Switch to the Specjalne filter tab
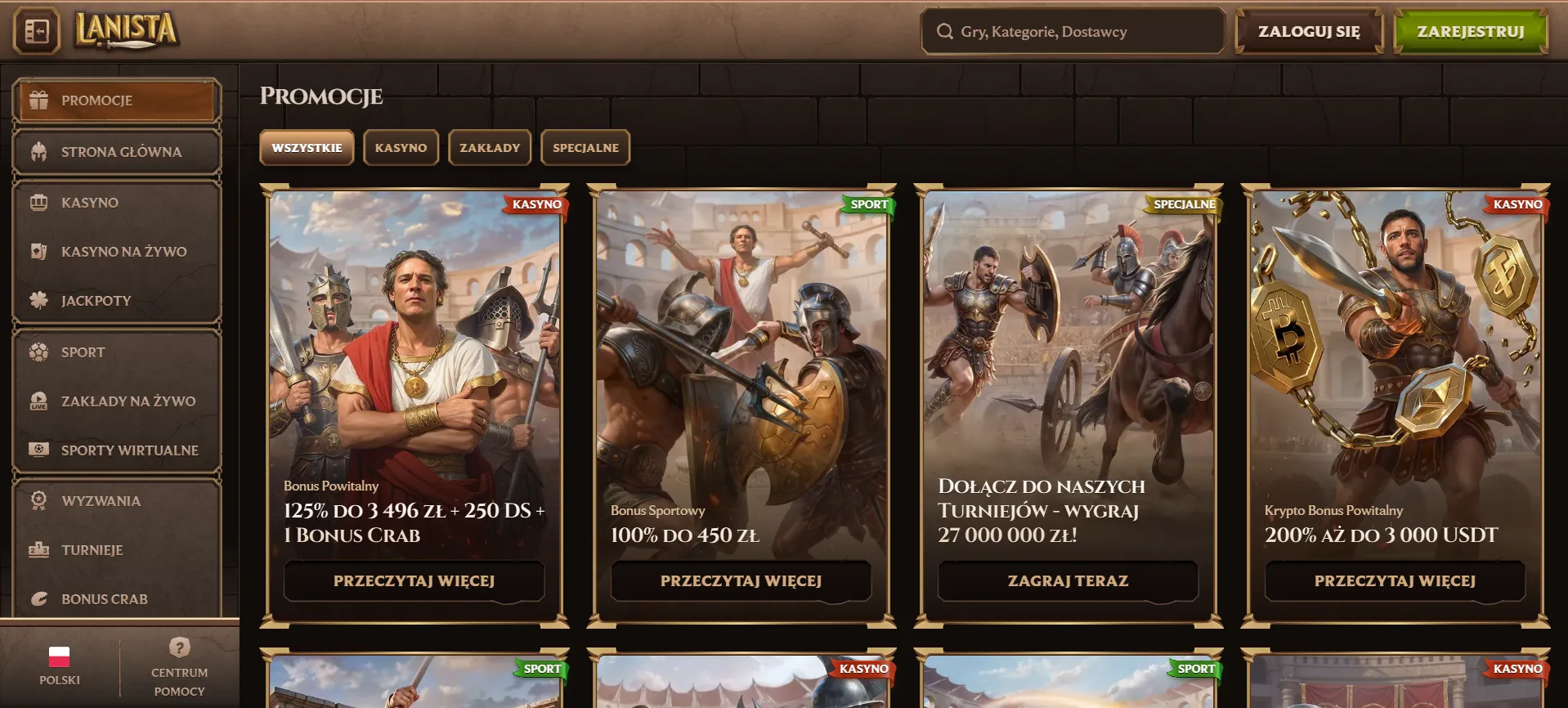Image resolution: width=1568 pixels, height=708 pixels. pos(585,148)
